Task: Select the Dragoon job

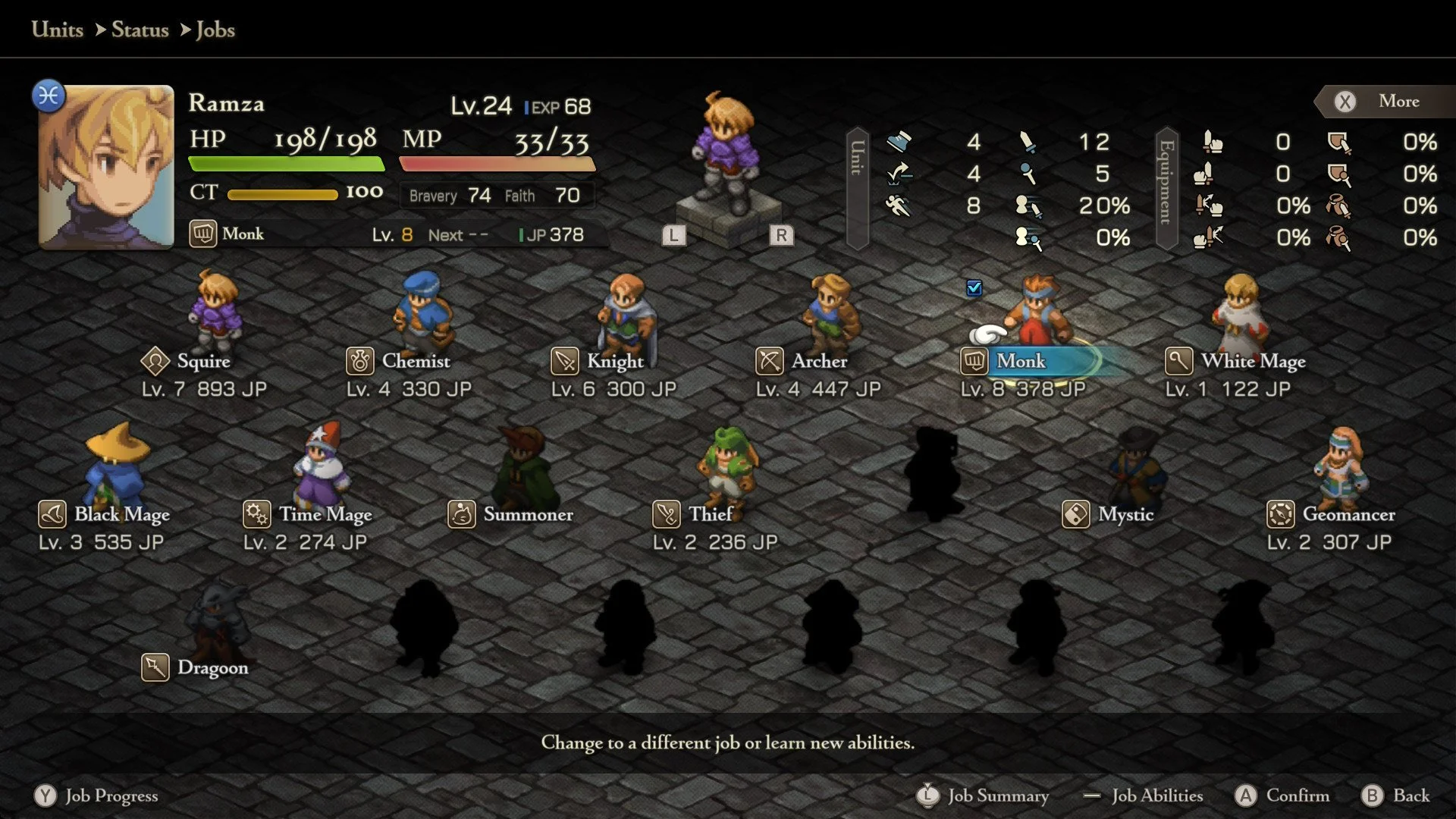Action: pos(212,667)
